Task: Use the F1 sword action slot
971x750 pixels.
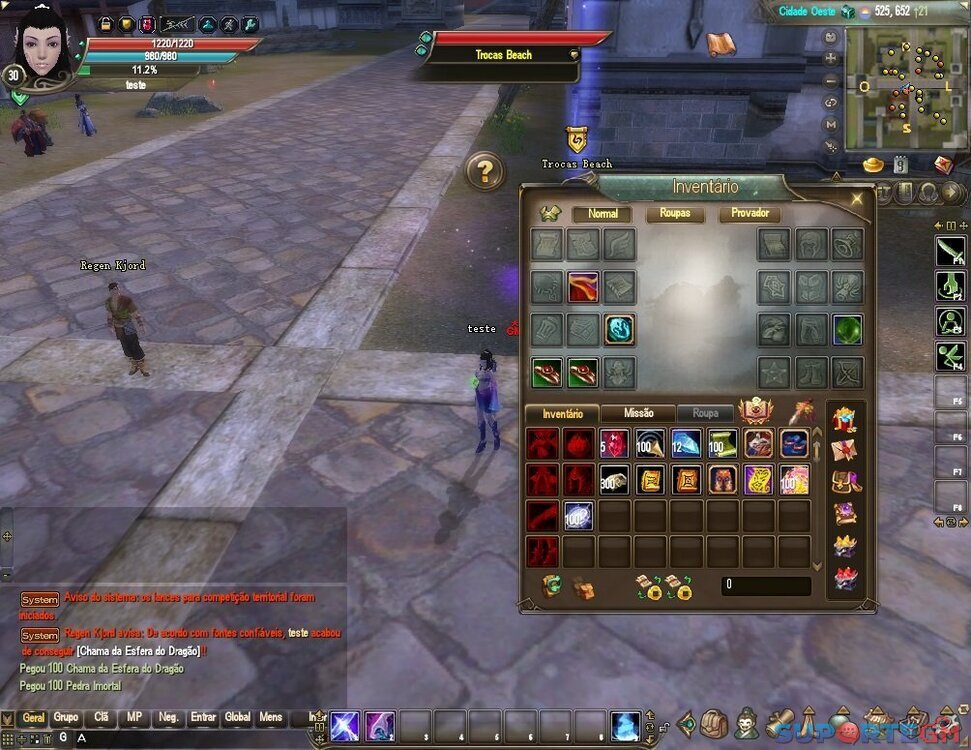Action: (950, 251)
